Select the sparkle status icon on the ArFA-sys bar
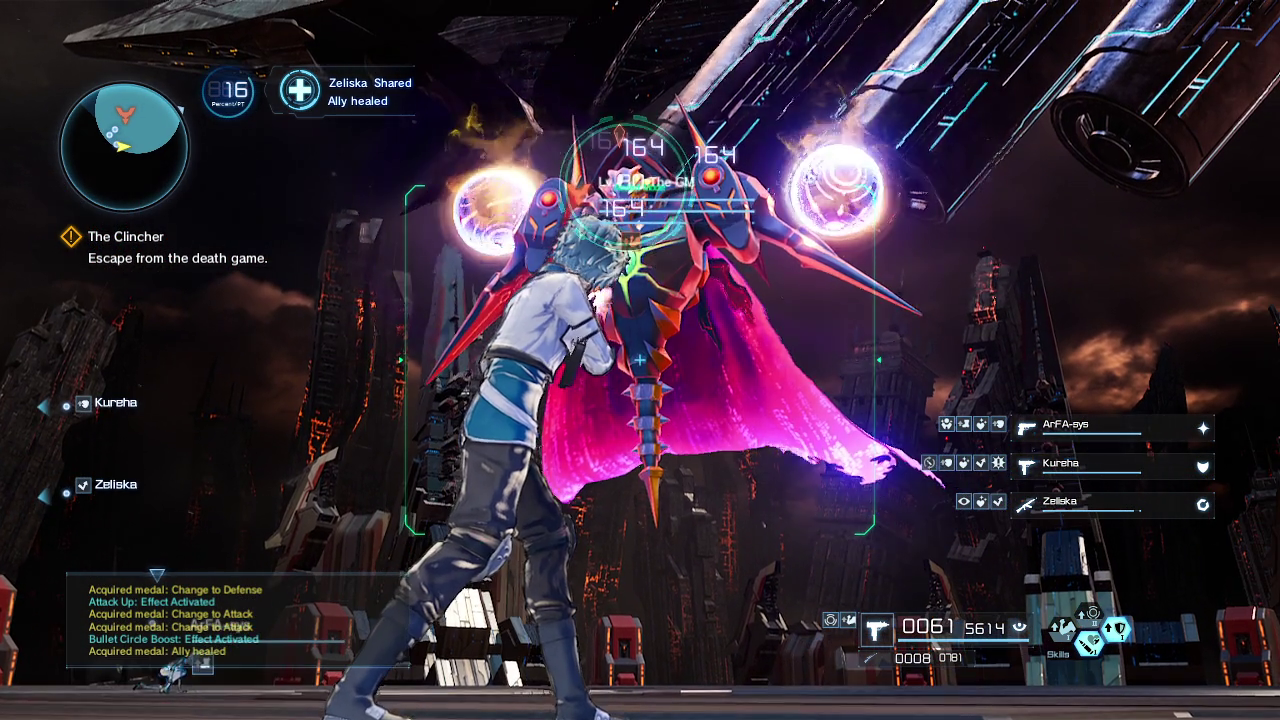The image size is (1280, 720). pyautogui.click(x=1203, y=426)
